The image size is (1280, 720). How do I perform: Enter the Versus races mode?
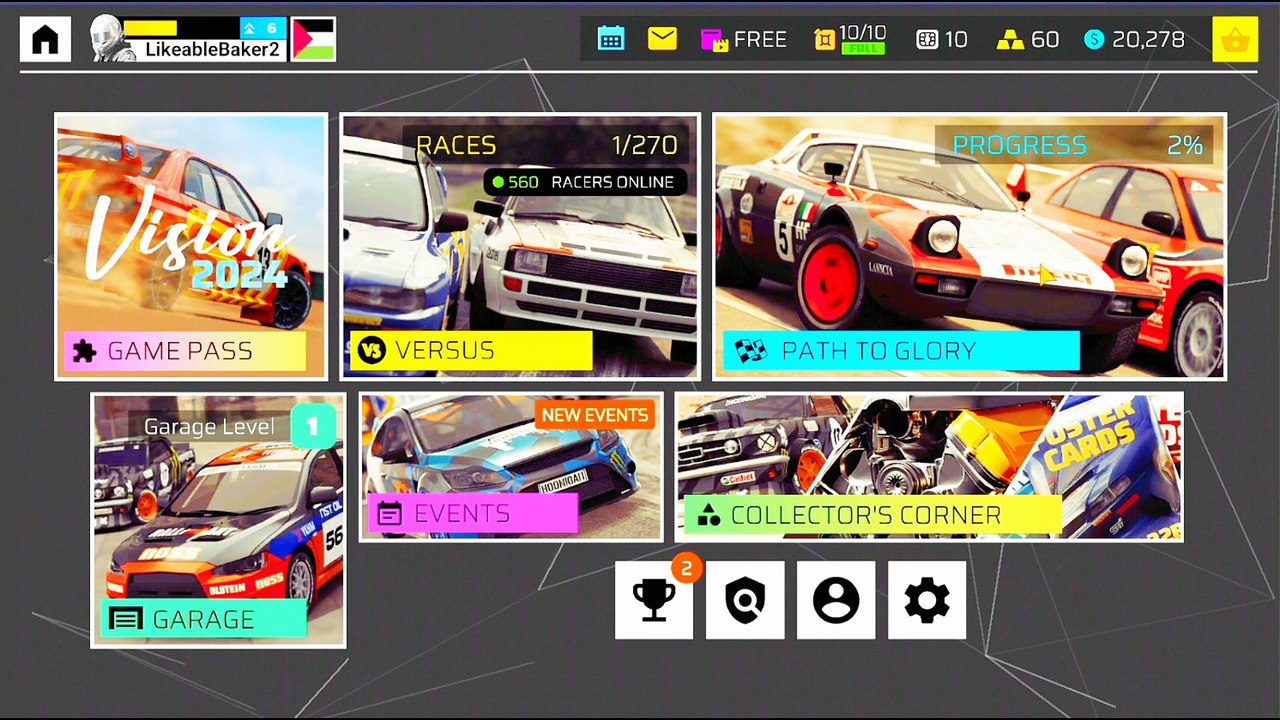click(x=519, y=246)
